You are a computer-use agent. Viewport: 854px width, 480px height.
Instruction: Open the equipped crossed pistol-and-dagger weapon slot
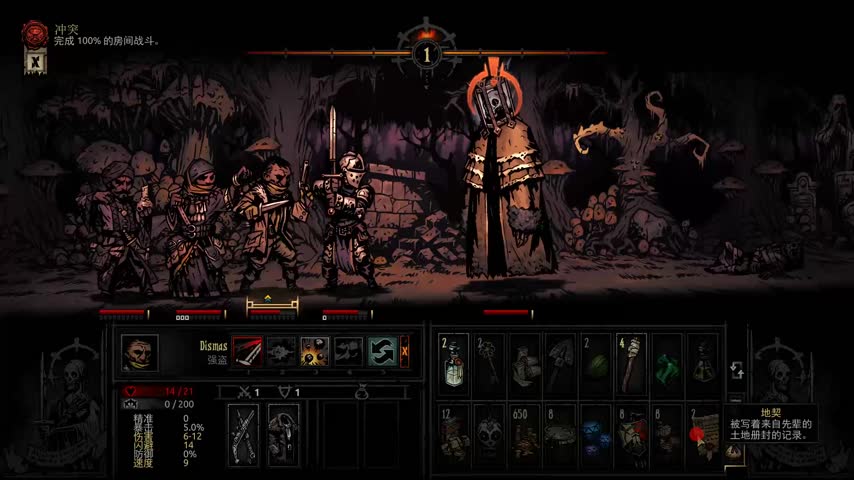(243, 435)
